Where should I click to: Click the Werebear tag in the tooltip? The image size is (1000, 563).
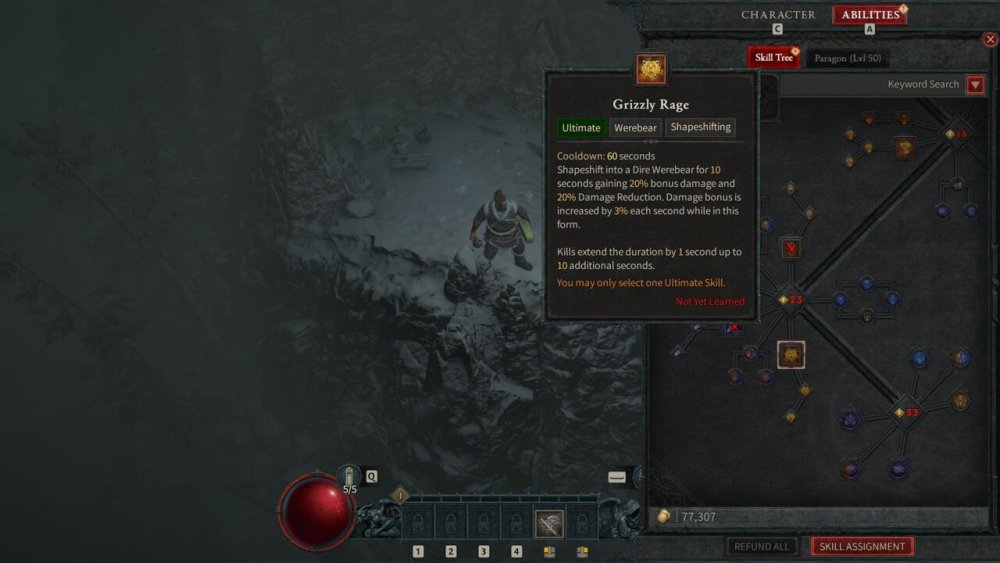tap(635, 128)
